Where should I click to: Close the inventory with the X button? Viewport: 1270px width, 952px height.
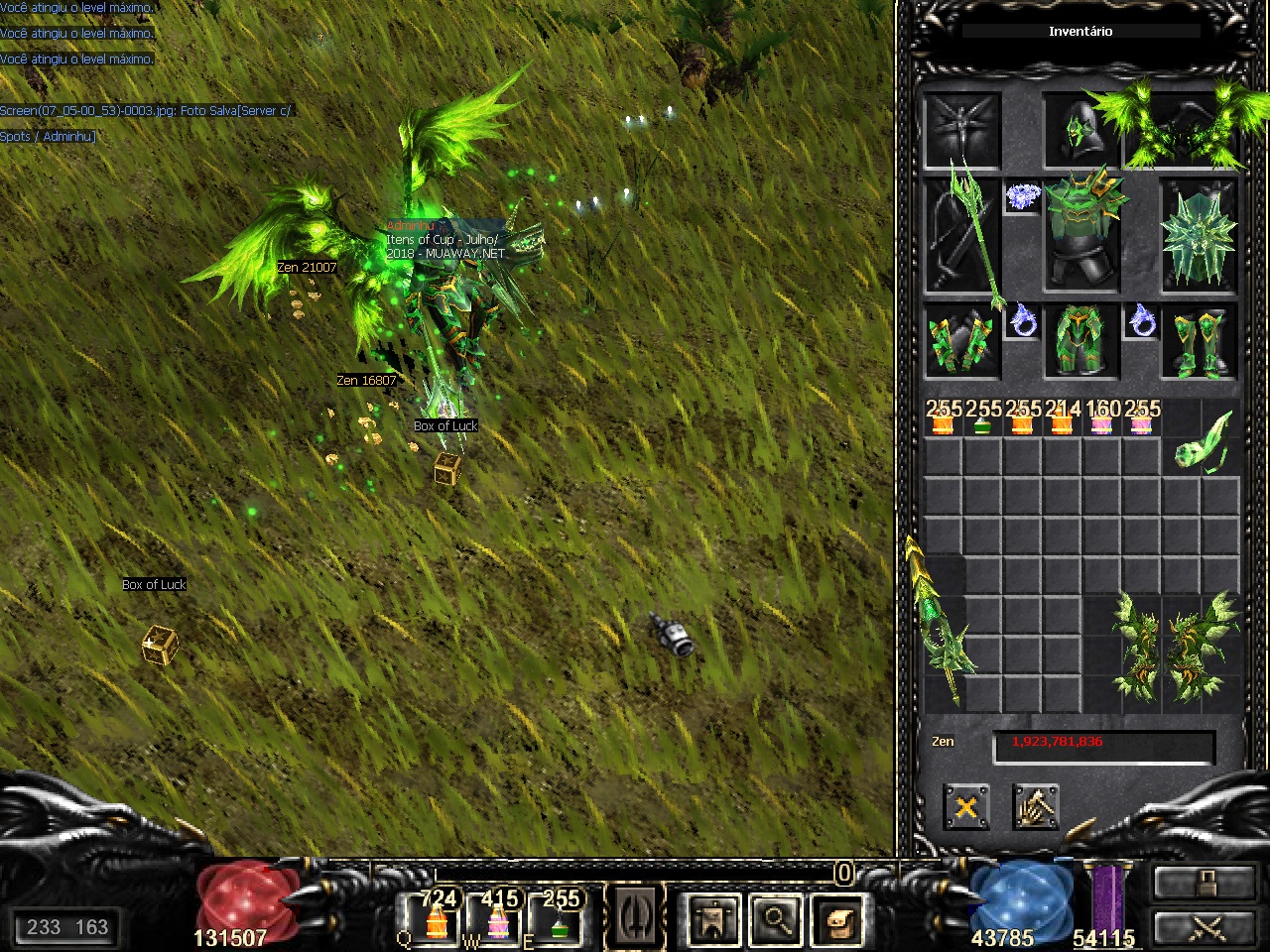click(x=965, y=806)
